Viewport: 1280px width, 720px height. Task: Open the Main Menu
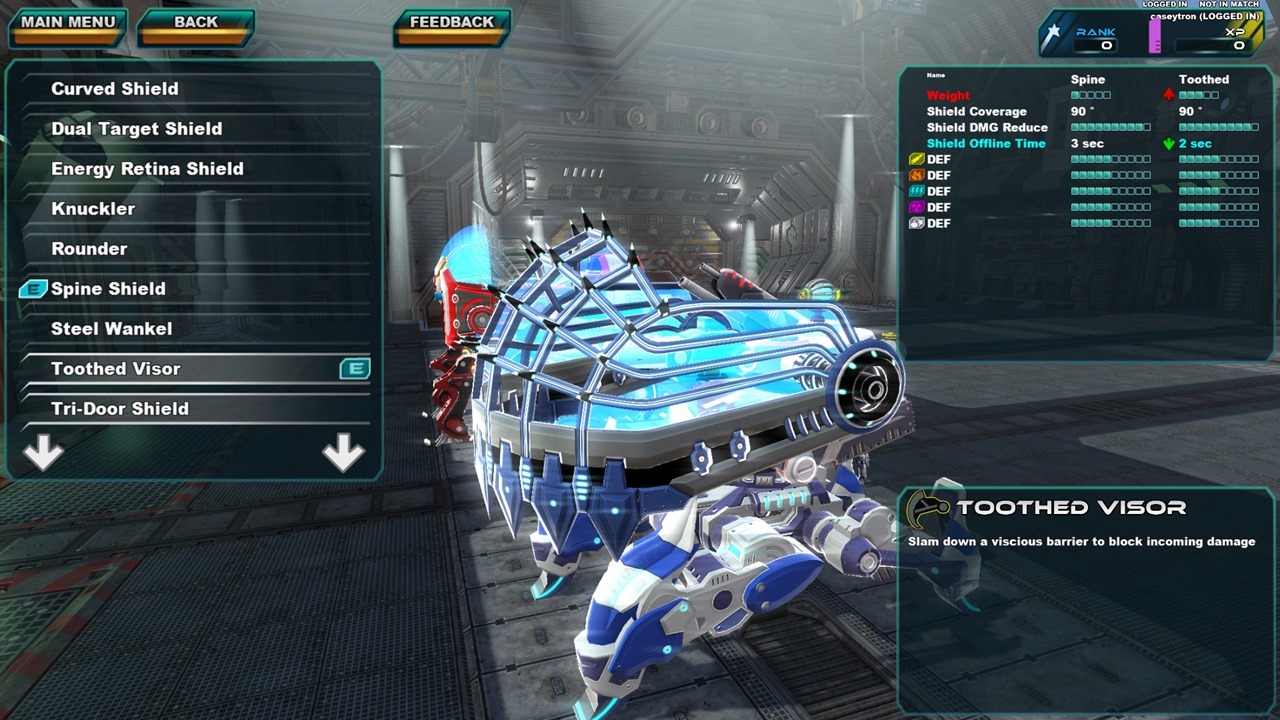[68, 23]
